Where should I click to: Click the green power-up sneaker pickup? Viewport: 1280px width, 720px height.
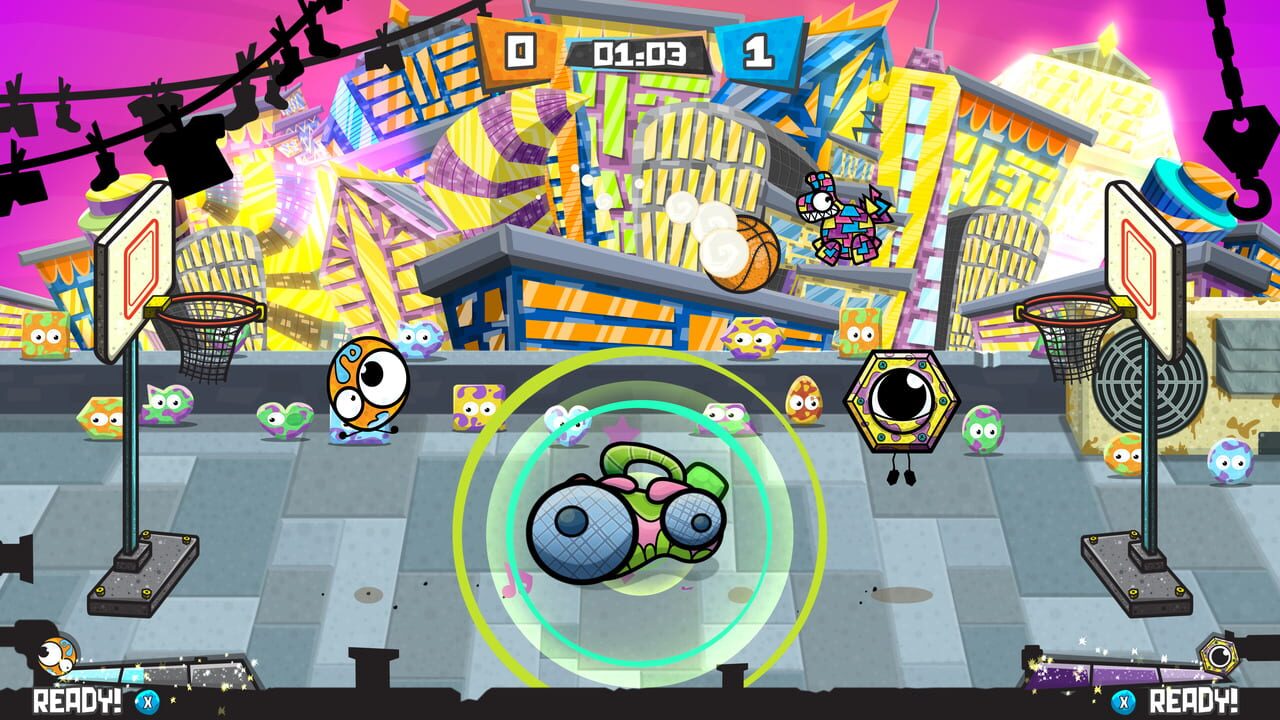click(625, 520)
